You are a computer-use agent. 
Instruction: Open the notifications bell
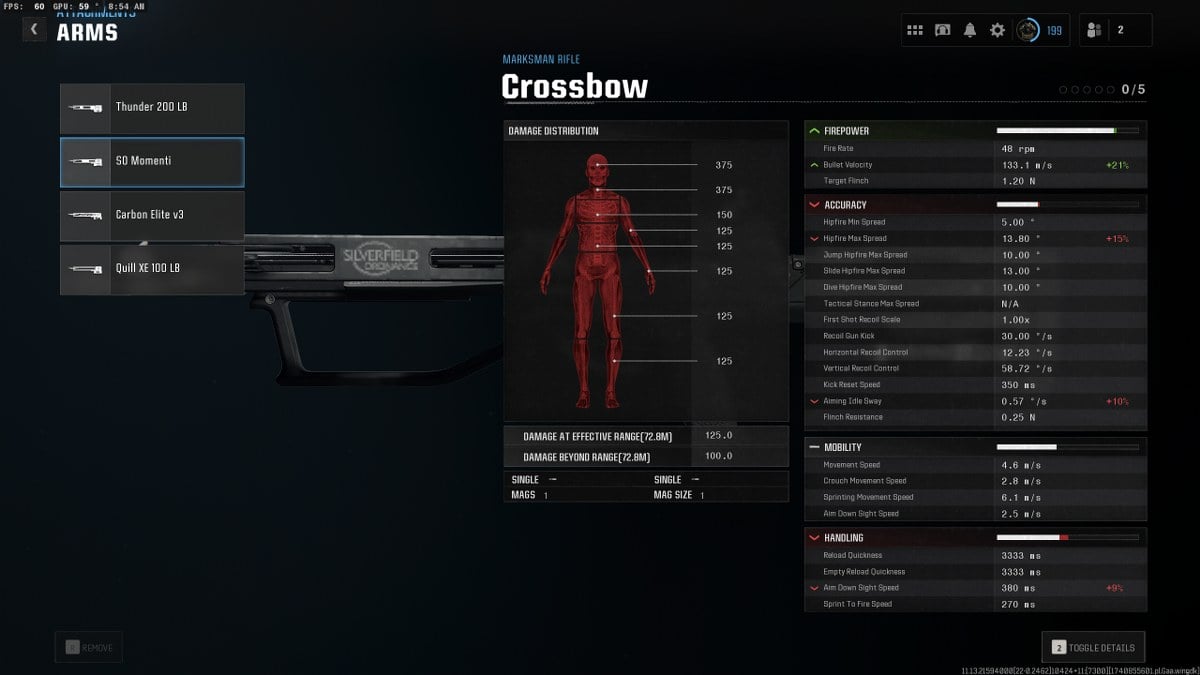(x=970, y=30)
